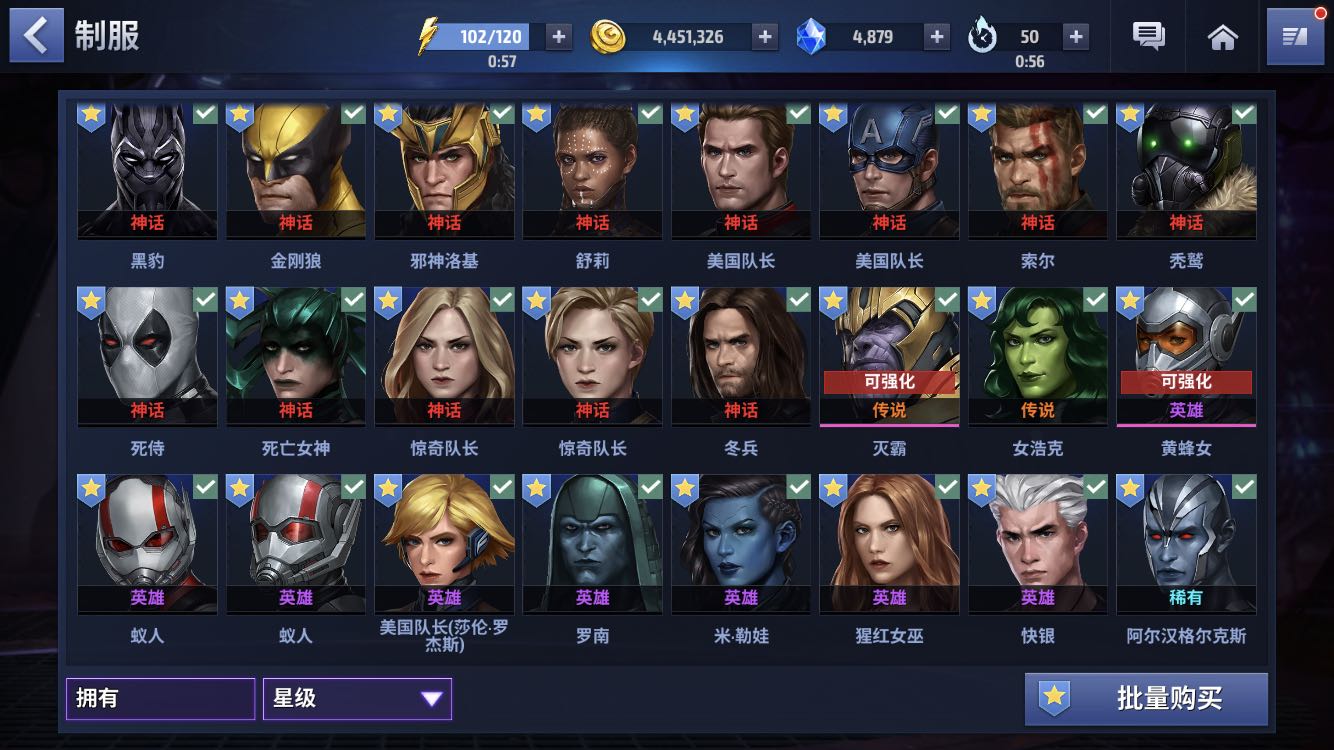
Task: Add more energy with the plus button
Action: (x=558, y=37)
